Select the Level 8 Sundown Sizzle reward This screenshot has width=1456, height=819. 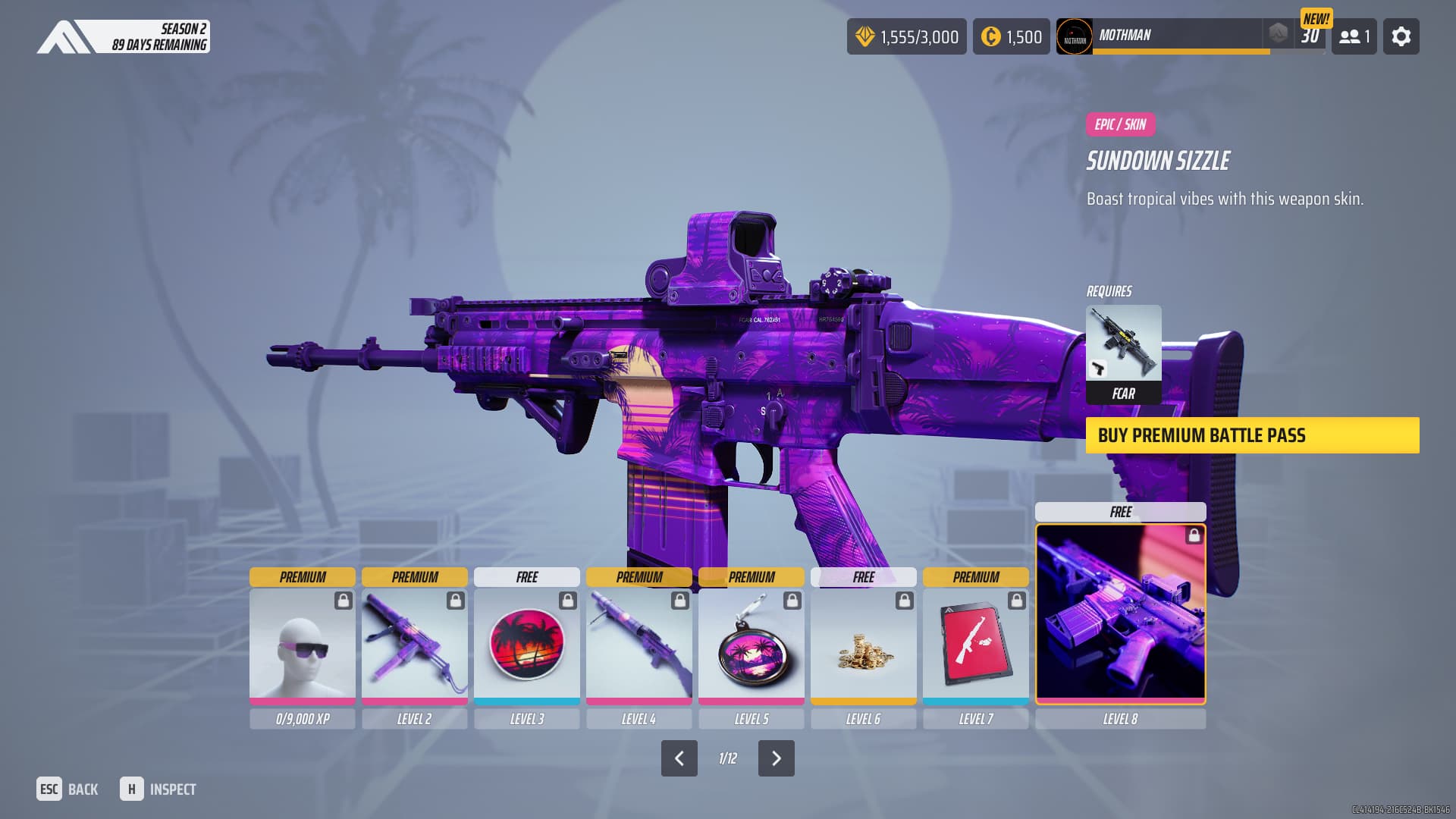tap(1120, 613)
